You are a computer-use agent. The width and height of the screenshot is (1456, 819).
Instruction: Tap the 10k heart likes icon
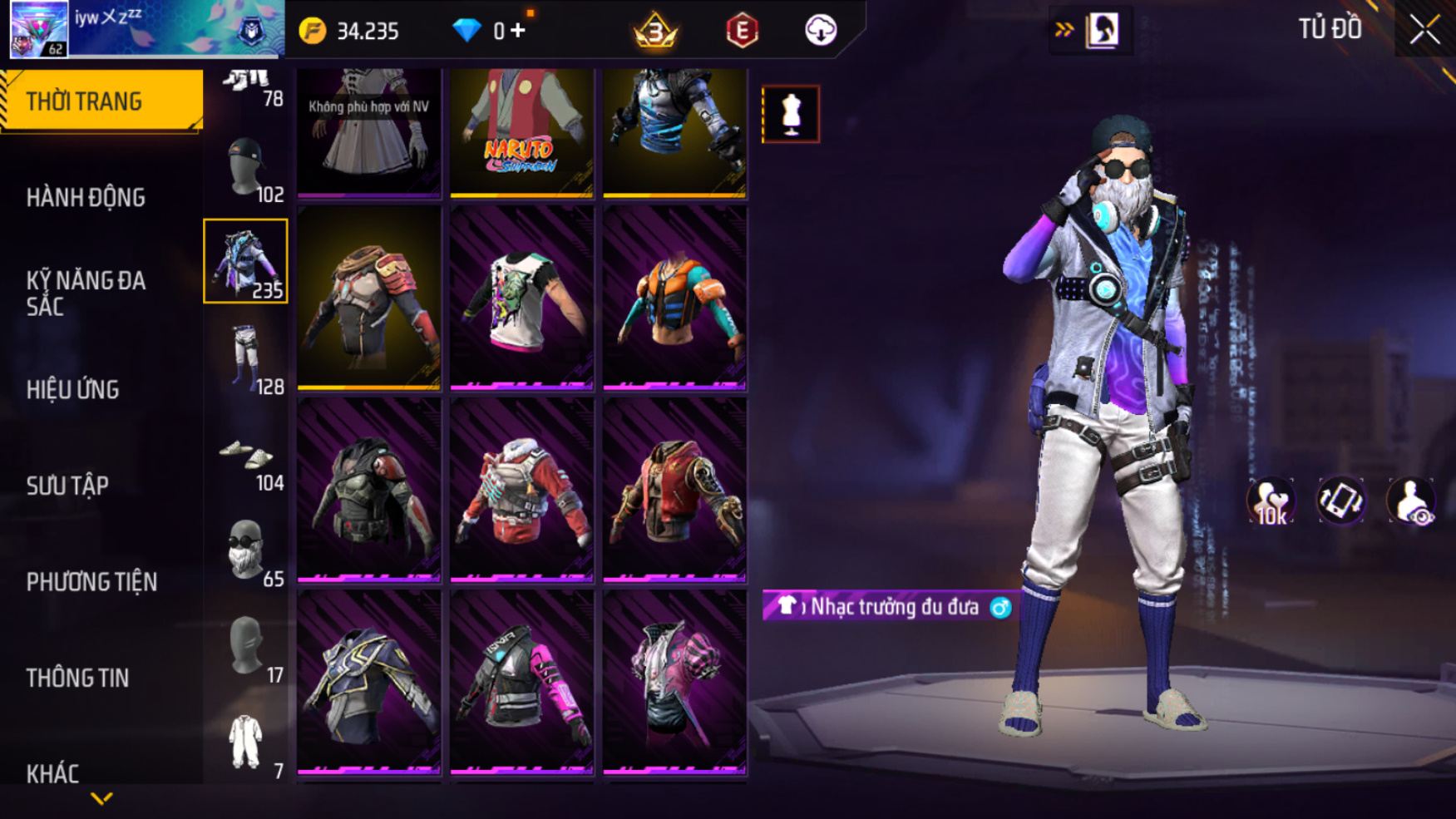tap(1271, 501)
